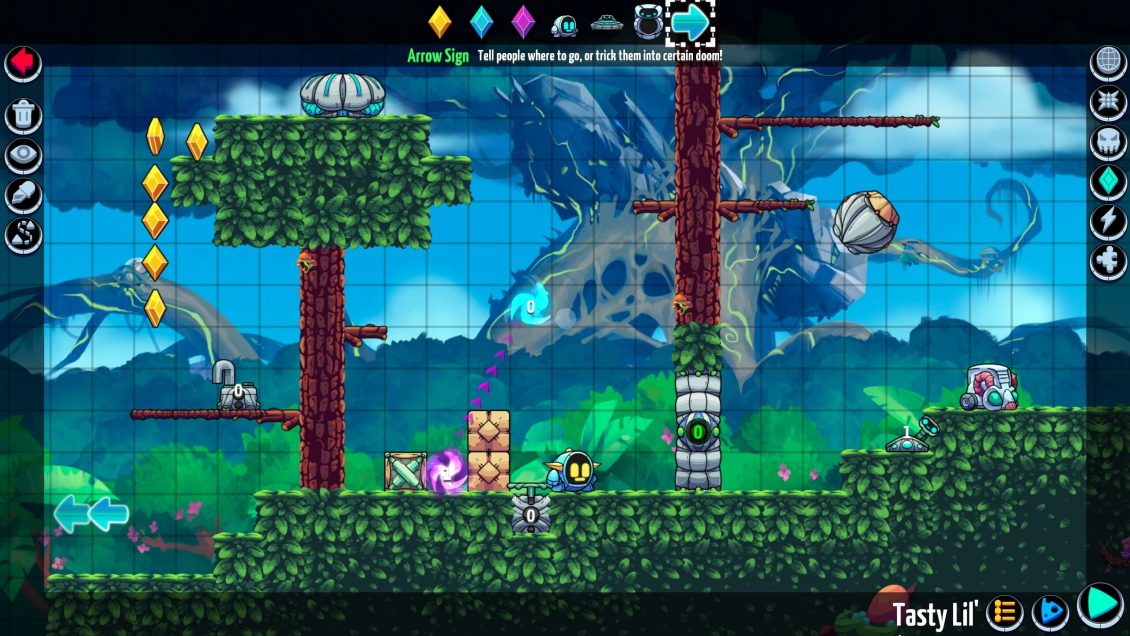Open the green gem category

click(x=1108, y=182)
